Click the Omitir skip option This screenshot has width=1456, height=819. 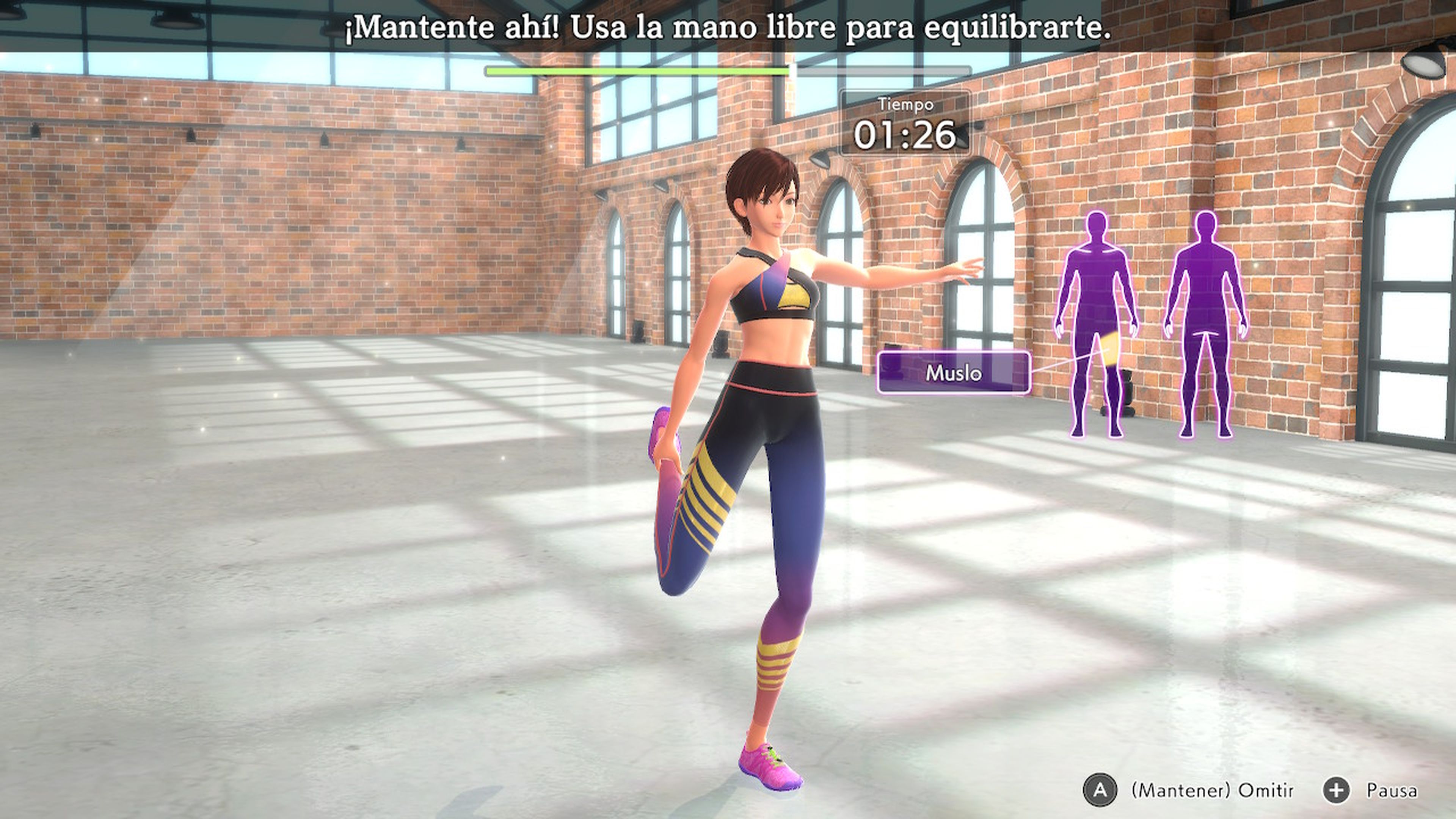pyautogui.click(x=1198, y=790)
